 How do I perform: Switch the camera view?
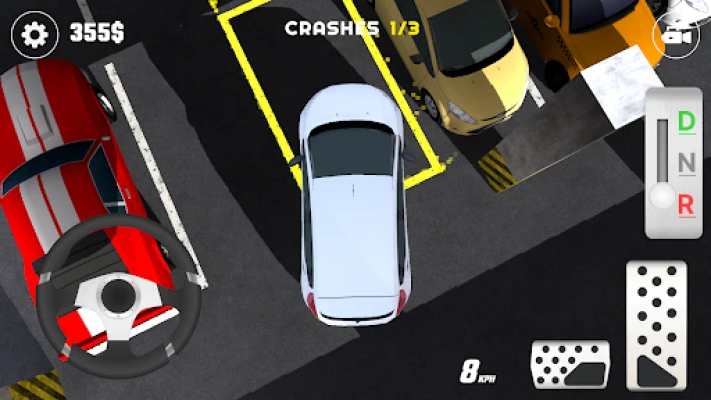[675, 35]
